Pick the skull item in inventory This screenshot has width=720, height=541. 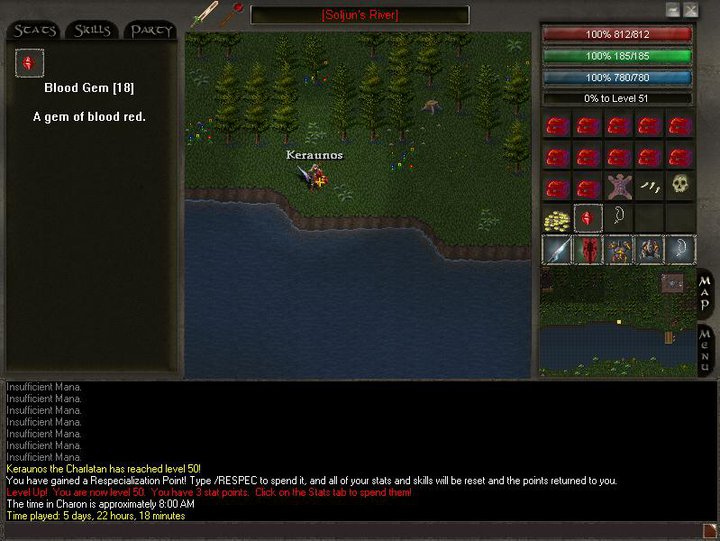680,186
